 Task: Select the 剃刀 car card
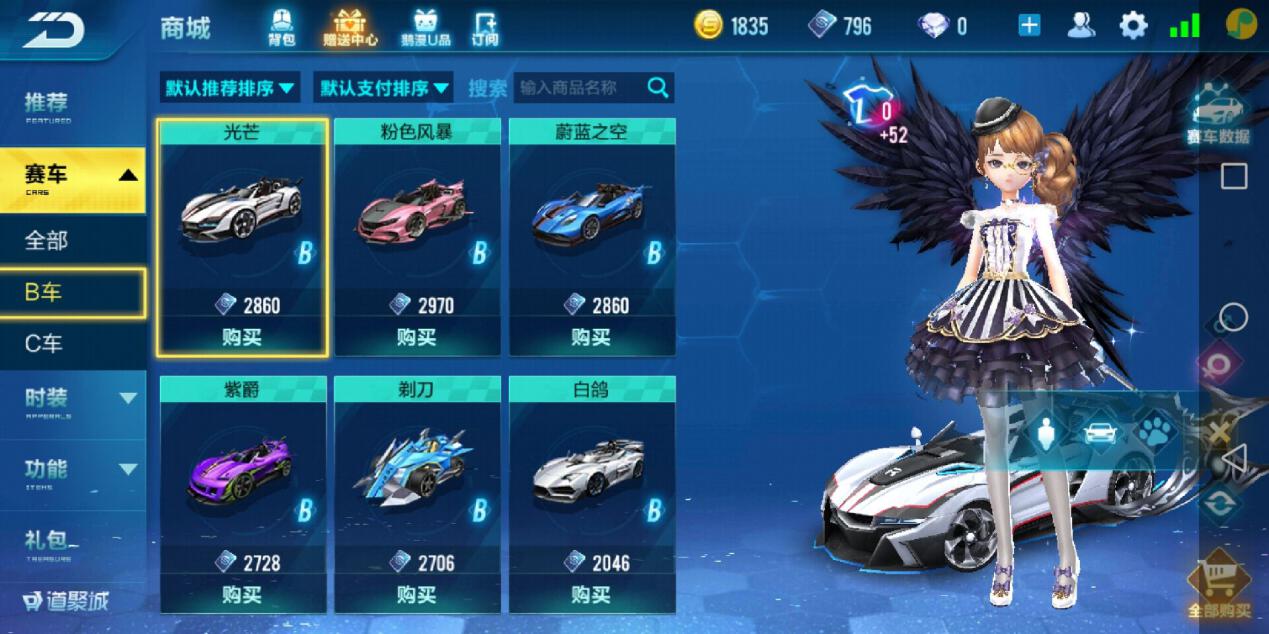(416, 480)
